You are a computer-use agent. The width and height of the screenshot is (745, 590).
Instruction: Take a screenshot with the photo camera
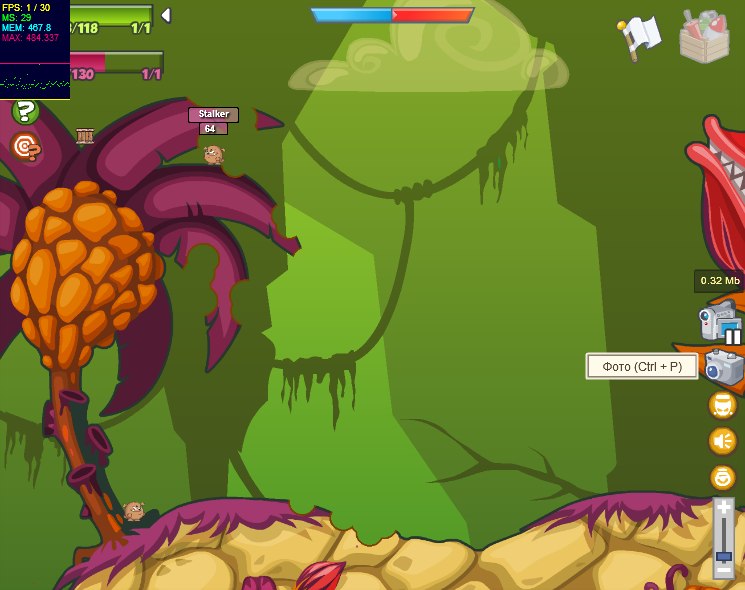click(x=724, y=367)
